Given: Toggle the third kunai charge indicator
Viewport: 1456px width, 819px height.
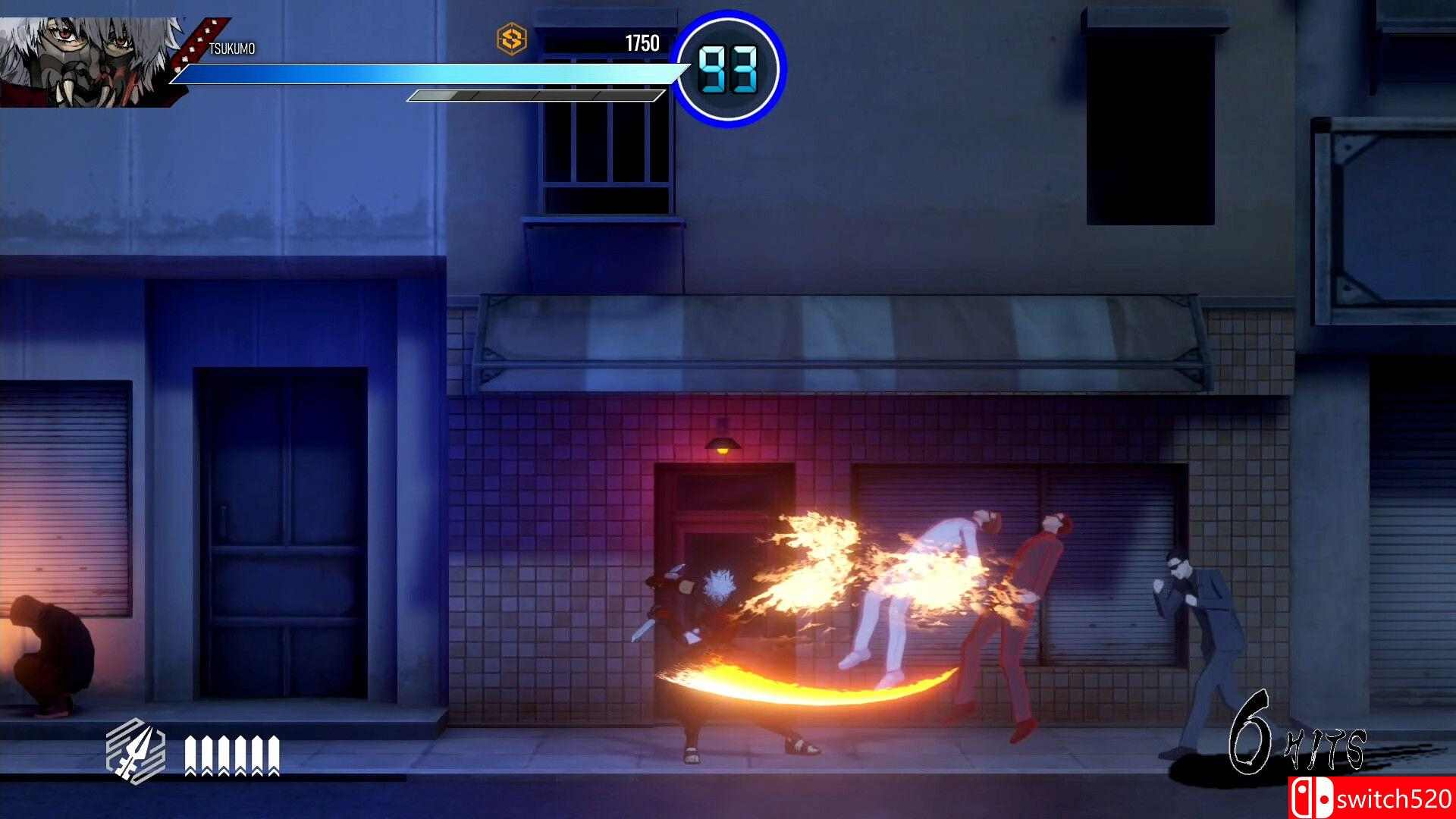Looking at the screenshot, I should pos(223,755).
